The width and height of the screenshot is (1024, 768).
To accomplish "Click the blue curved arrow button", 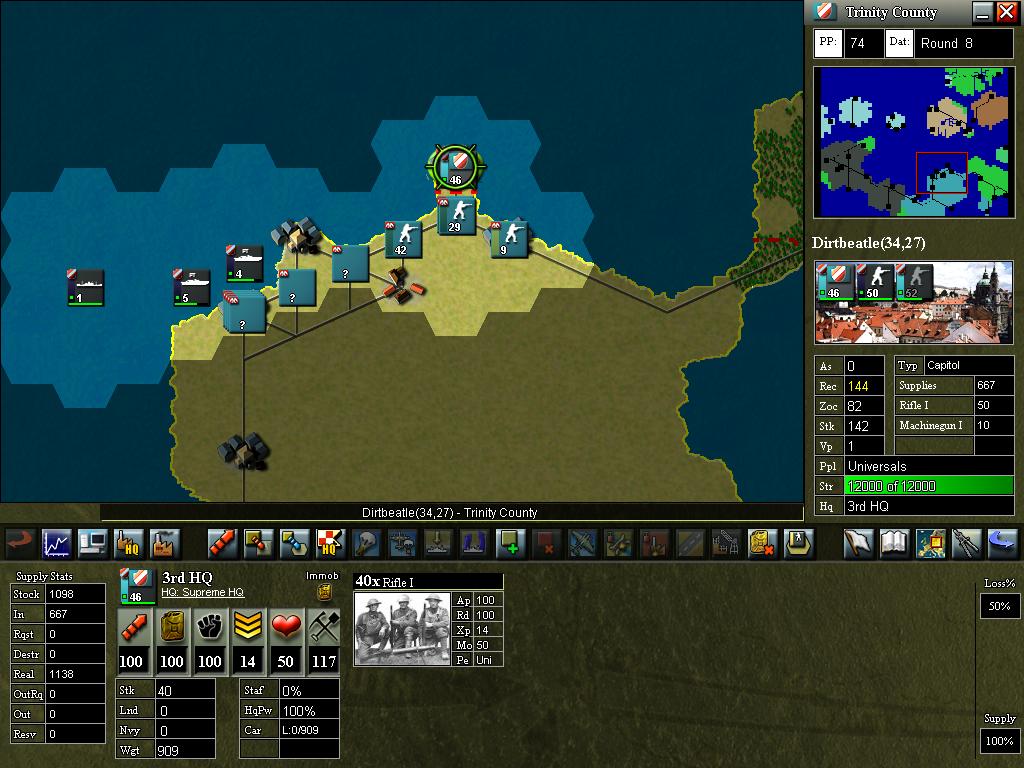I will (1001, 543).
